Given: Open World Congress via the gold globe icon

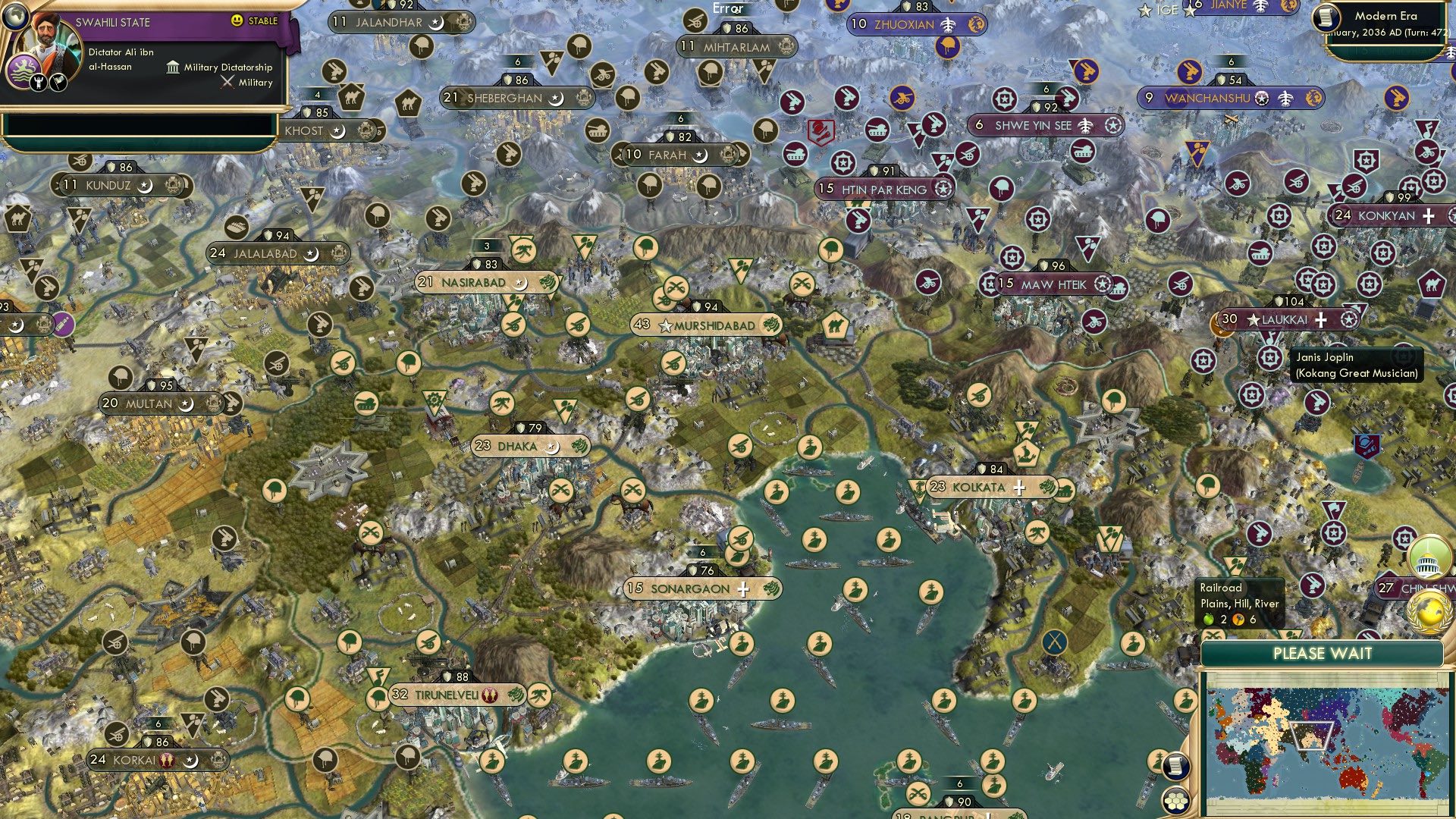Looking at the screenshot, I should [1429, 611].
